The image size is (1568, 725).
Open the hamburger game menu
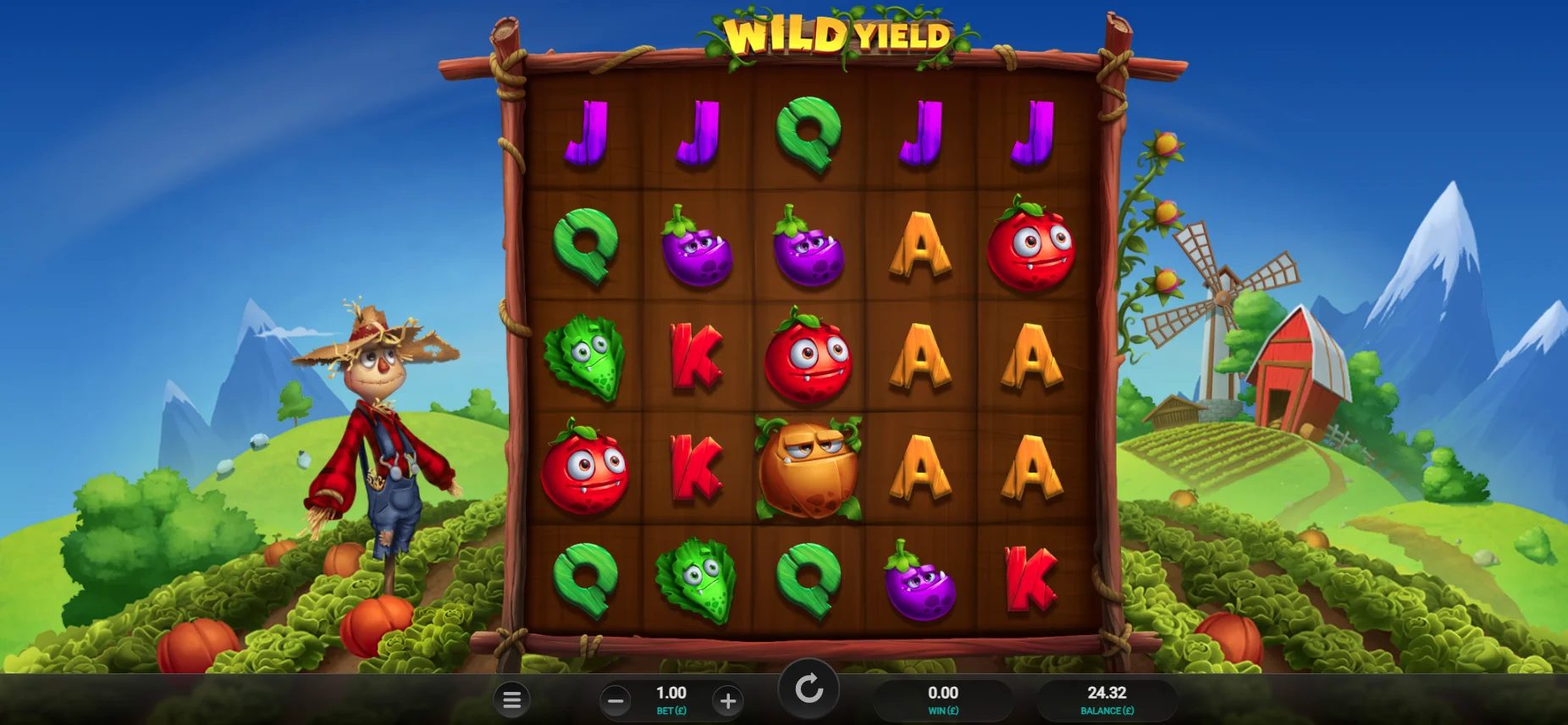point(512,700)
